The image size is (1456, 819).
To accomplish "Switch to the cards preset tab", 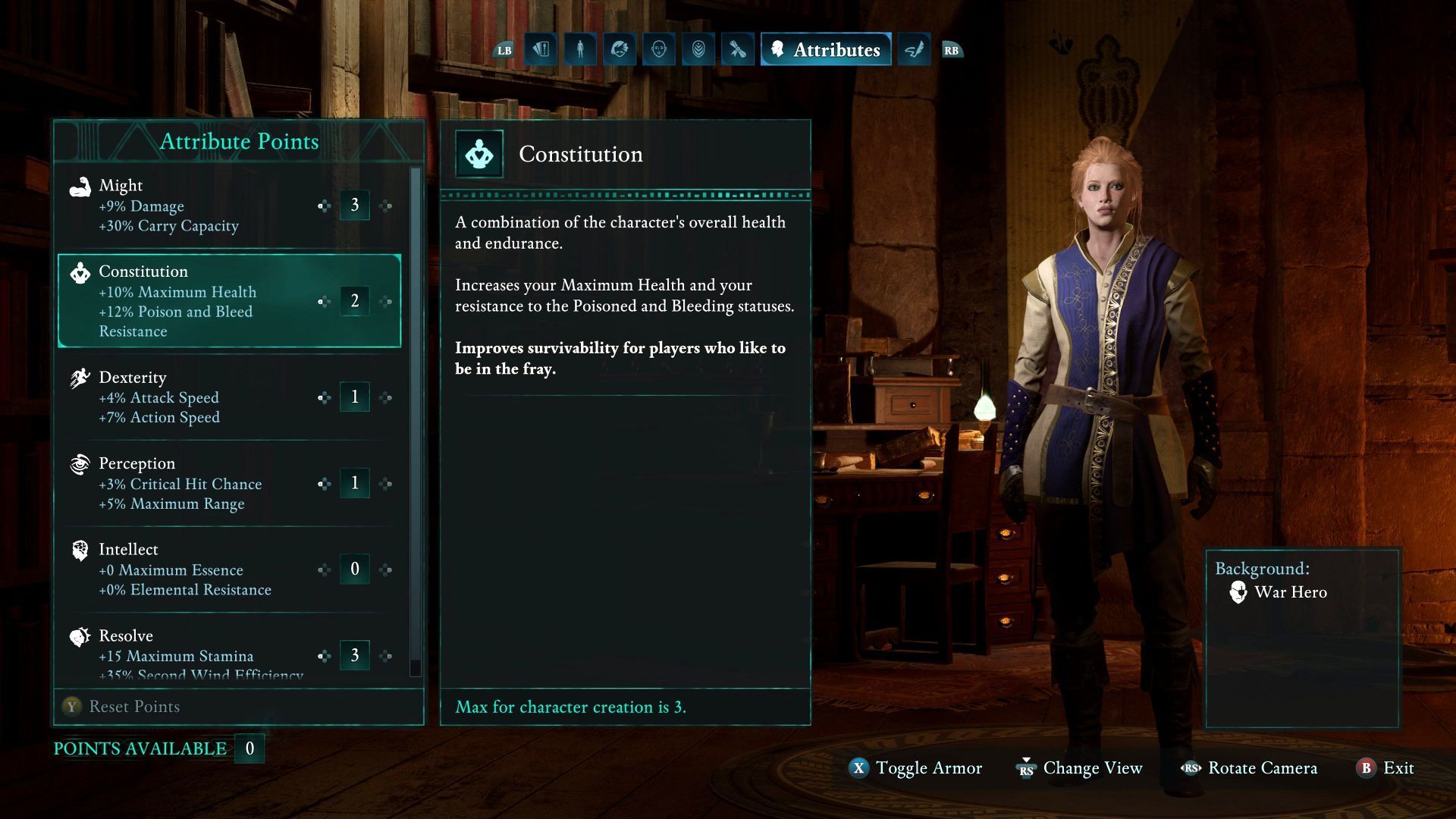I will pyautogui.click(x=541, y=50).
